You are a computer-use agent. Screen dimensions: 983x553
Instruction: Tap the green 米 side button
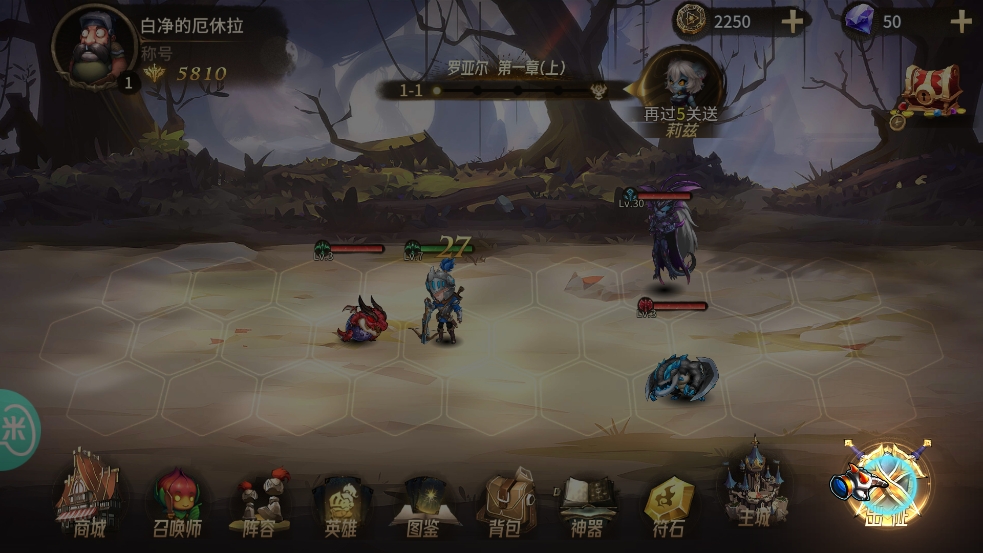click(15, 430)
